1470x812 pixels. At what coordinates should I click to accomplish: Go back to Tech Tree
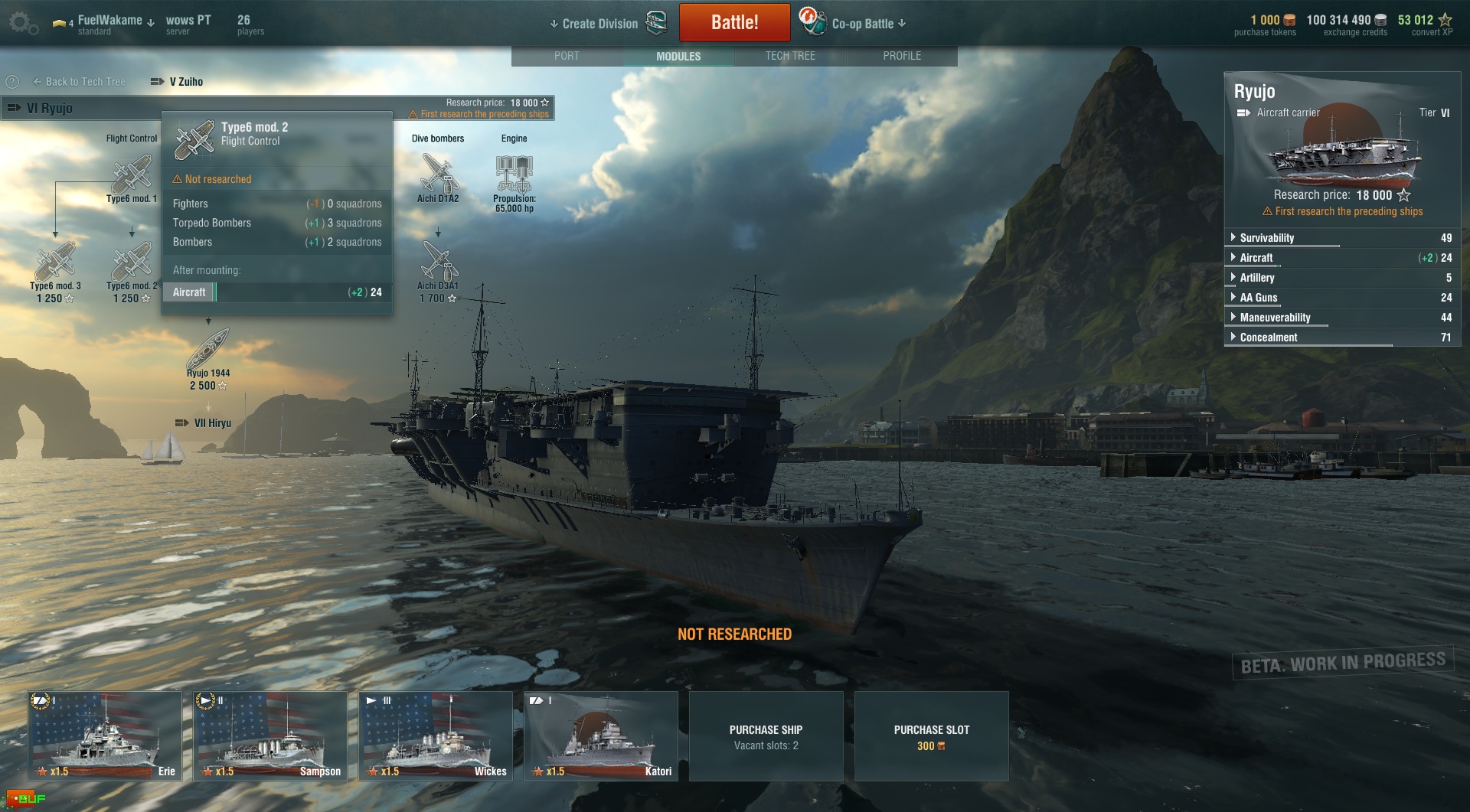(x=80, y=82)
